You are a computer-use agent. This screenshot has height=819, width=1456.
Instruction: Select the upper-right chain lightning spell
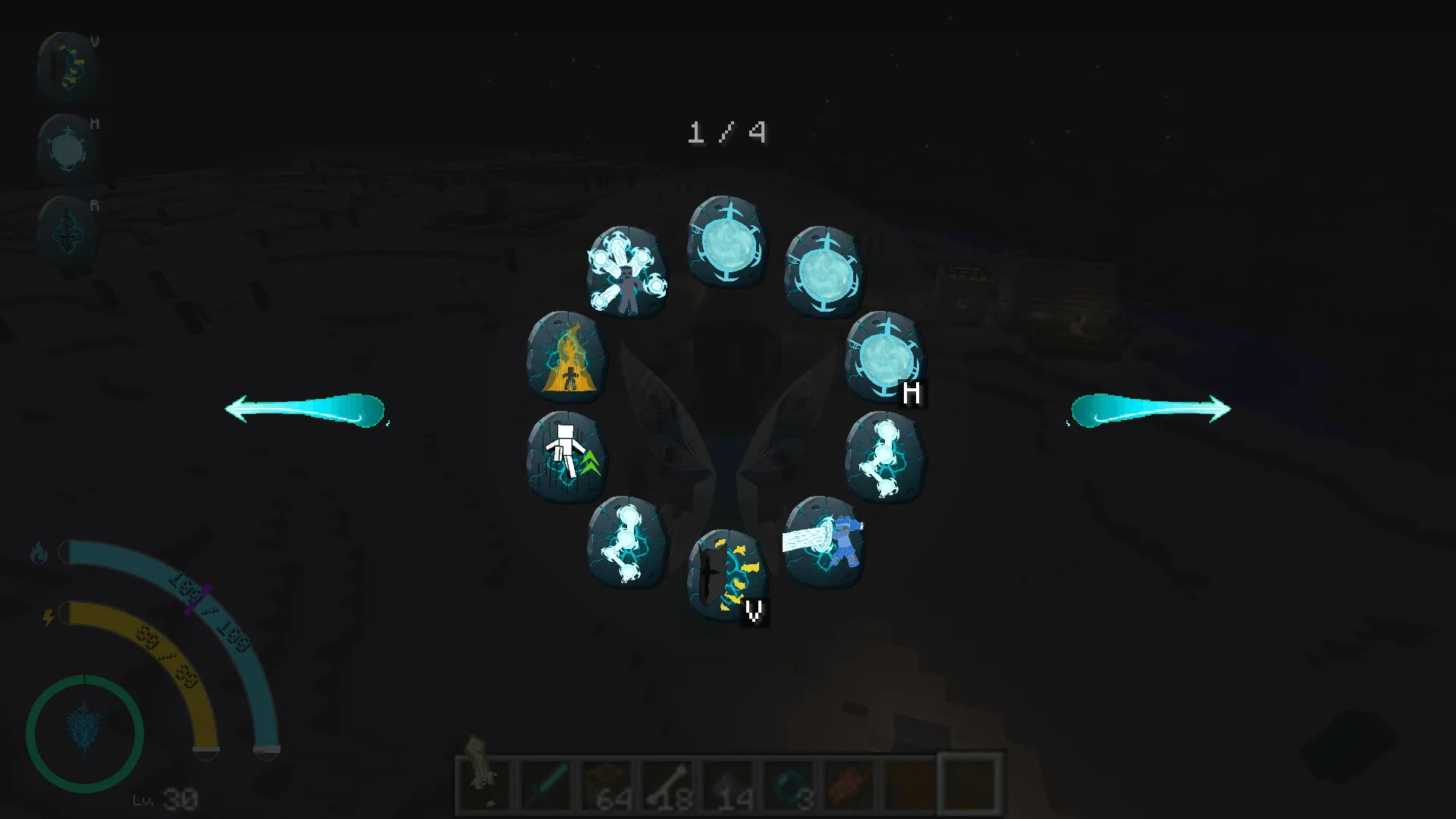pos(886,459)
